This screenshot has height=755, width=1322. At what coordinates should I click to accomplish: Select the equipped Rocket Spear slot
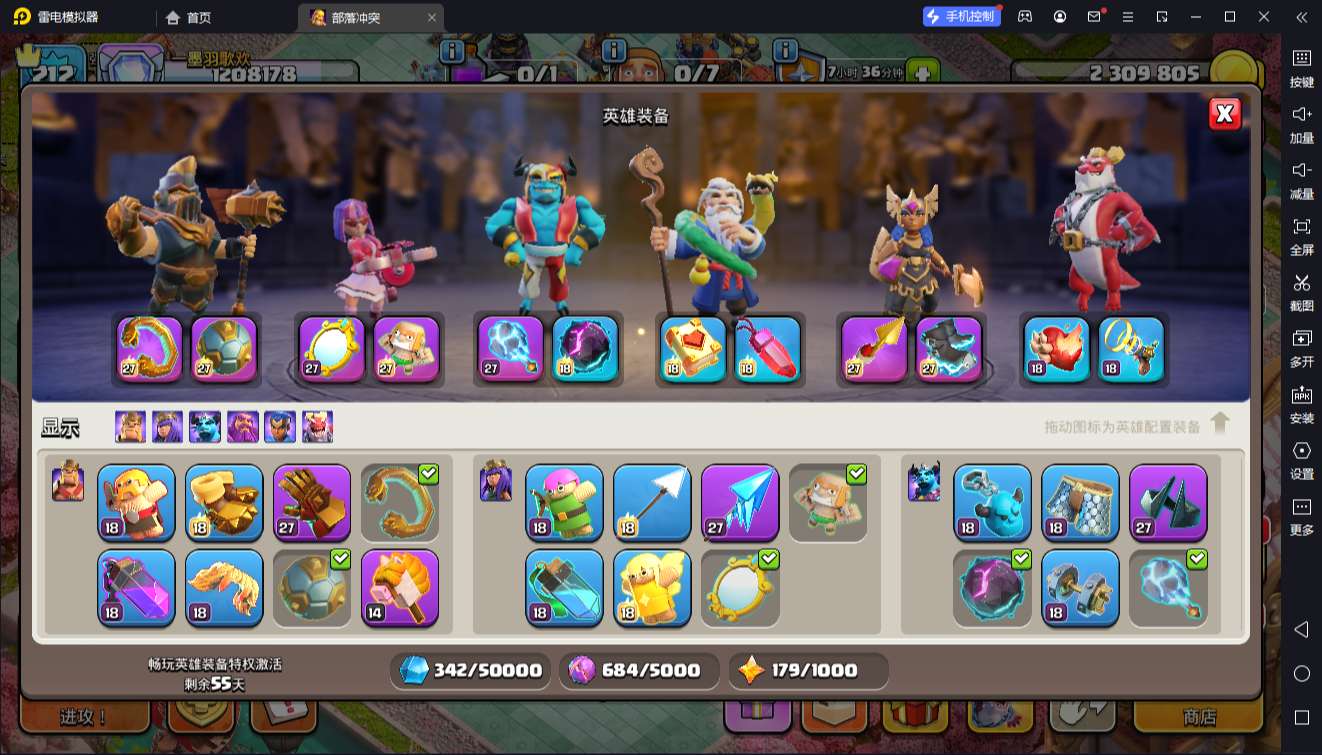(x=874, y=349)
